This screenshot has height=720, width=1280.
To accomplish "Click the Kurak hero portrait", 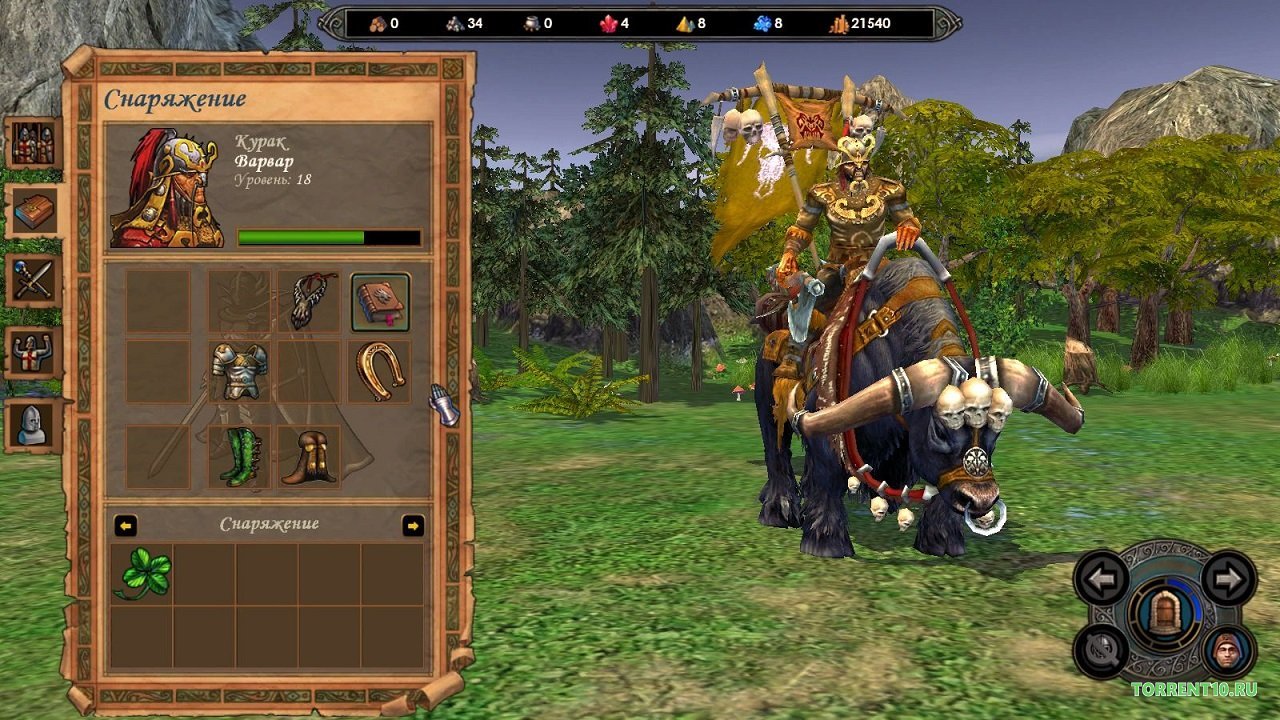I will pyautogui.click(x=166, y=188).
